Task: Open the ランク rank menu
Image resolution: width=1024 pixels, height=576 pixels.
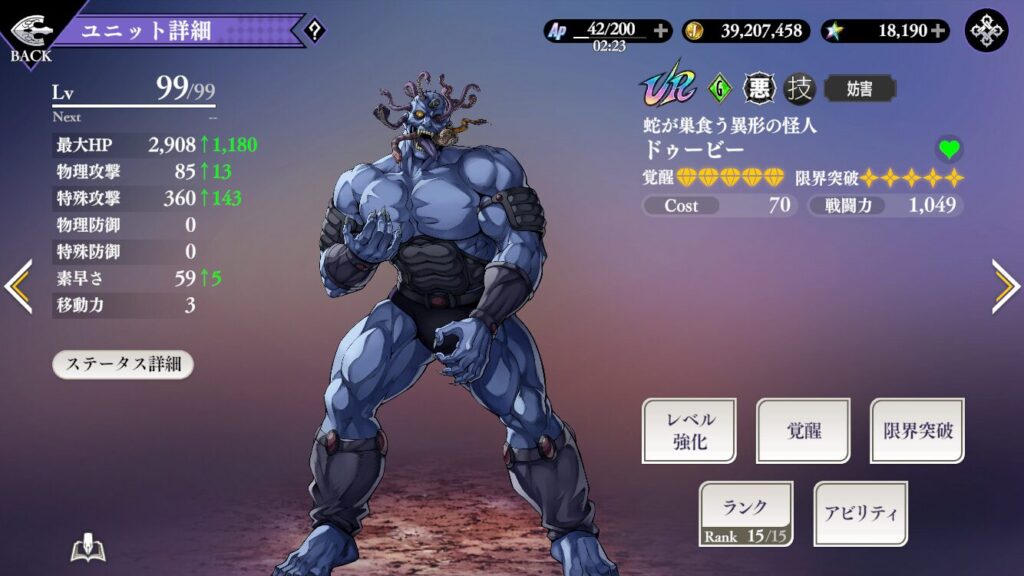Action: (x=746, y=514)
